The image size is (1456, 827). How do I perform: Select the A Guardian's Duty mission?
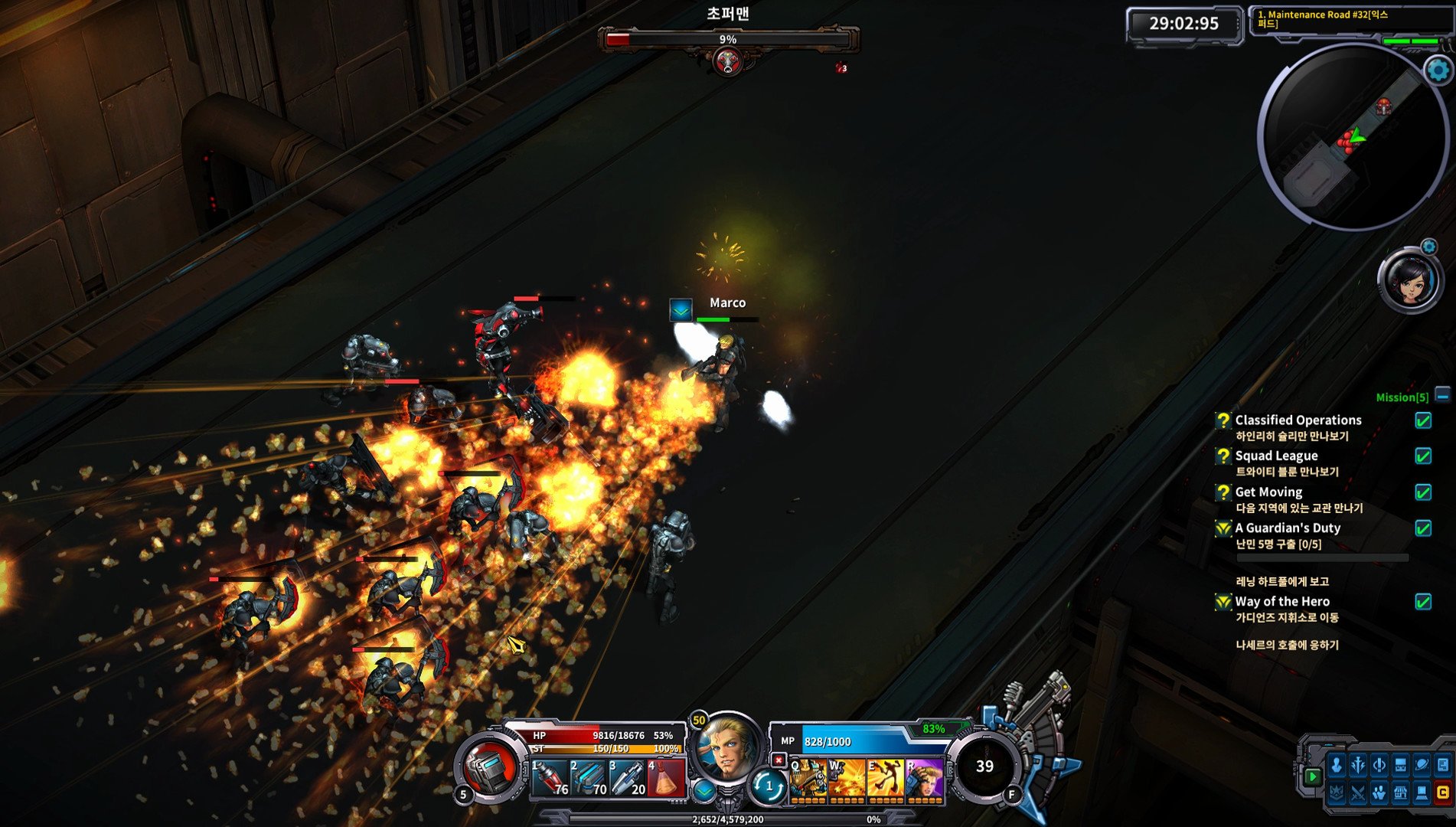click(x=1288, y=528)
